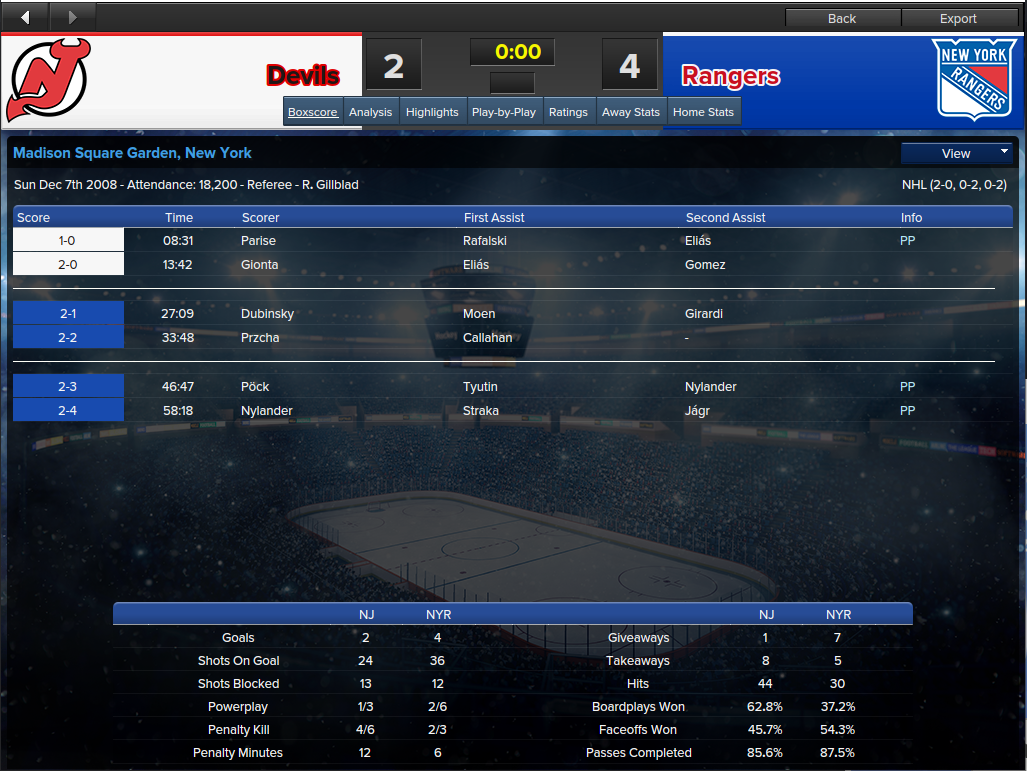Export the boxscore
The width and height of the screenshot is (1027, 771).
pyautogui.click(x=958, y=18)
